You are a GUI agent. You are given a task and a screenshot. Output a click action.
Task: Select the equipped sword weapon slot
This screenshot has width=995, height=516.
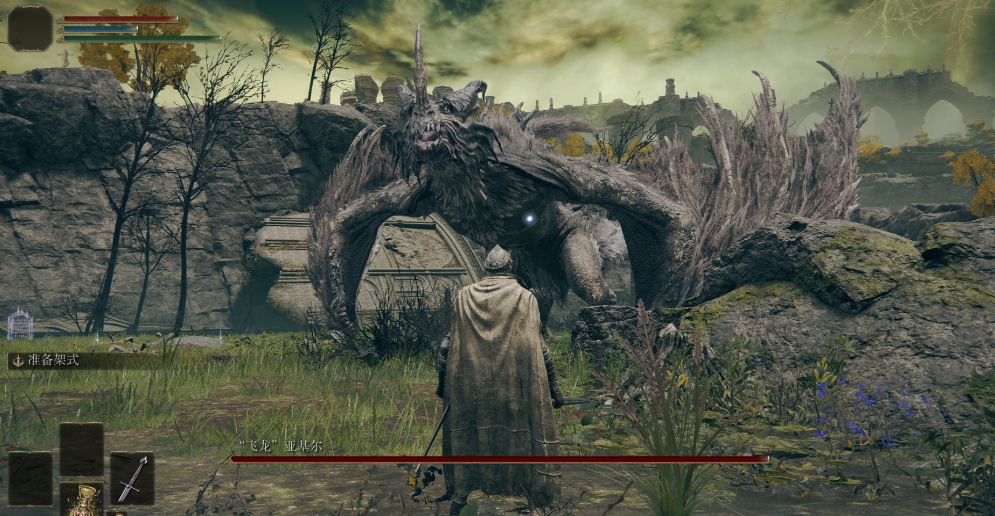(x=132, y=477)
